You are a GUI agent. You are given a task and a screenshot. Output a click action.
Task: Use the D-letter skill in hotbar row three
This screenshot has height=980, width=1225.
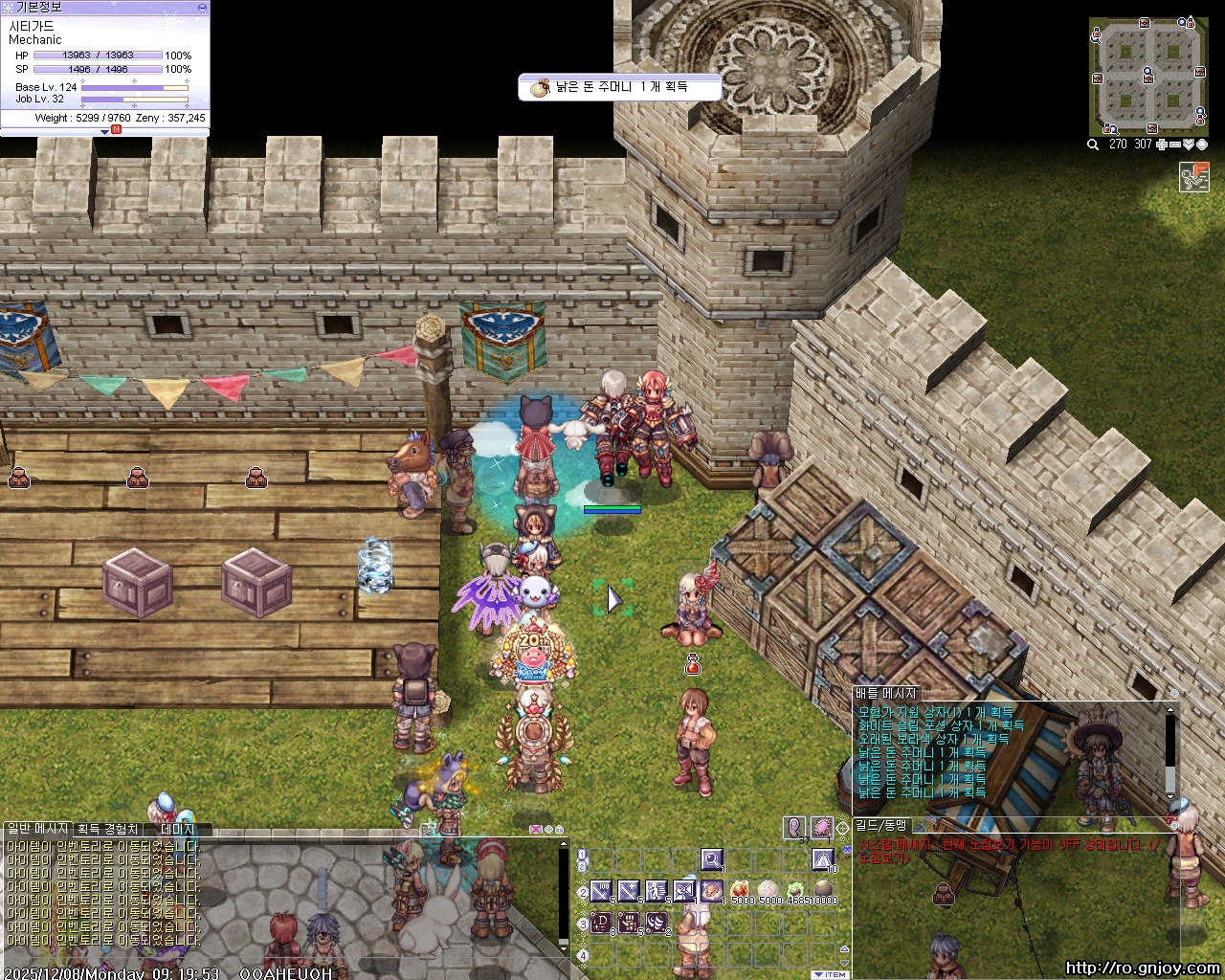tap(601, 924)
